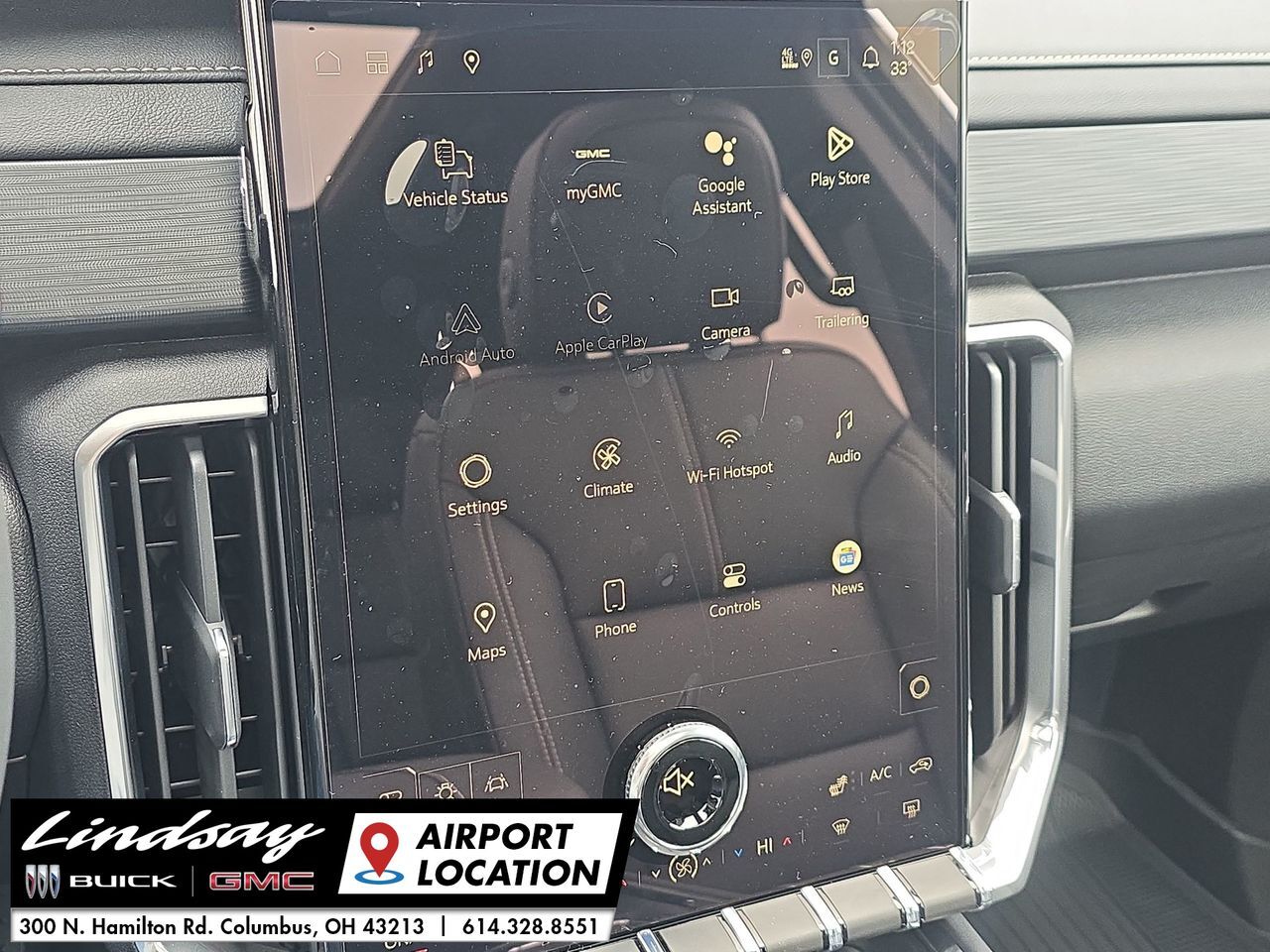This screenshot has height=952, width=1270.
Task: Lower passenger temperature with blue down arrow
Action: [x=738, y=853]
